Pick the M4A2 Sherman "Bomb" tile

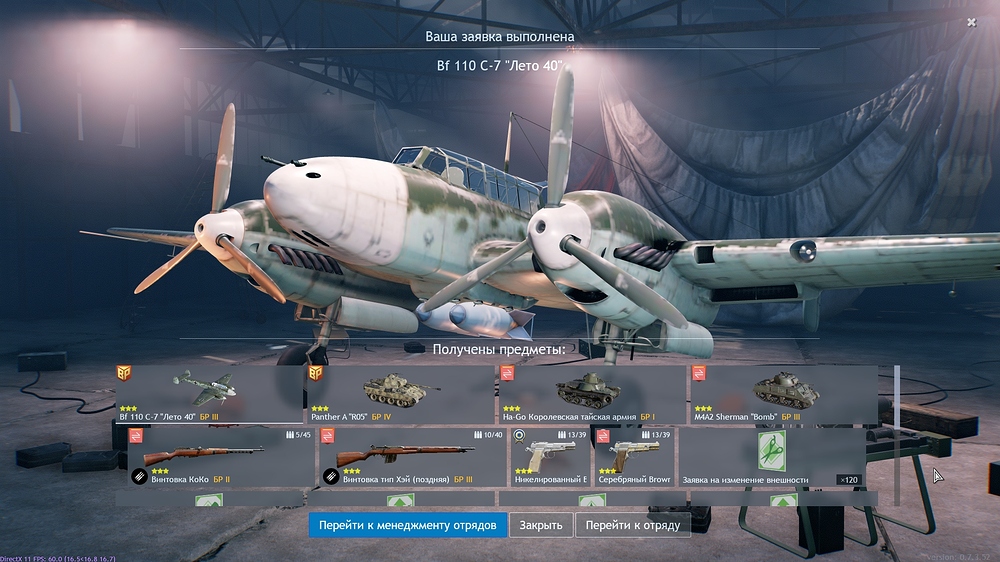click(782, 394)
